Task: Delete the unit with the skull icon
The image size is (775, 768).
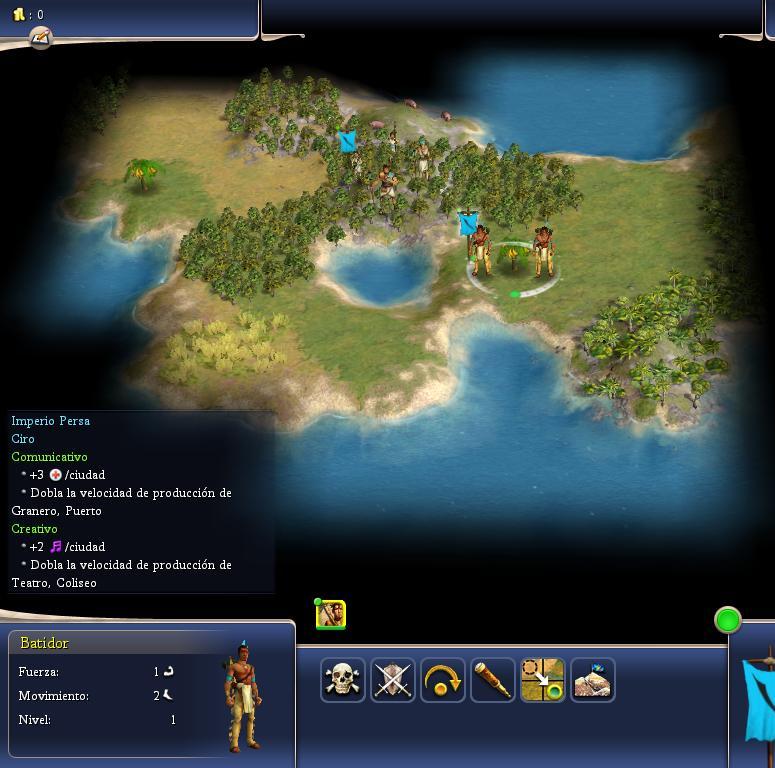Action: [343, 680]
